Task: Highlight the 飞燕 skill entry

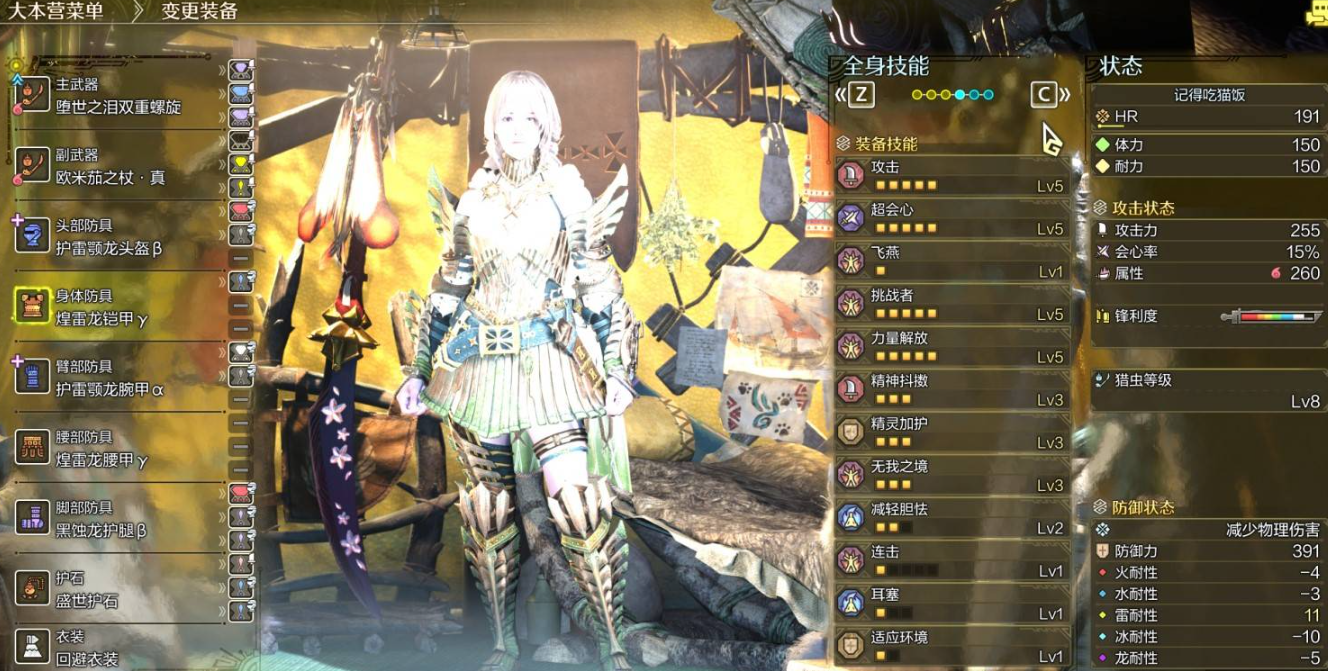Action: tap(950, 262)
